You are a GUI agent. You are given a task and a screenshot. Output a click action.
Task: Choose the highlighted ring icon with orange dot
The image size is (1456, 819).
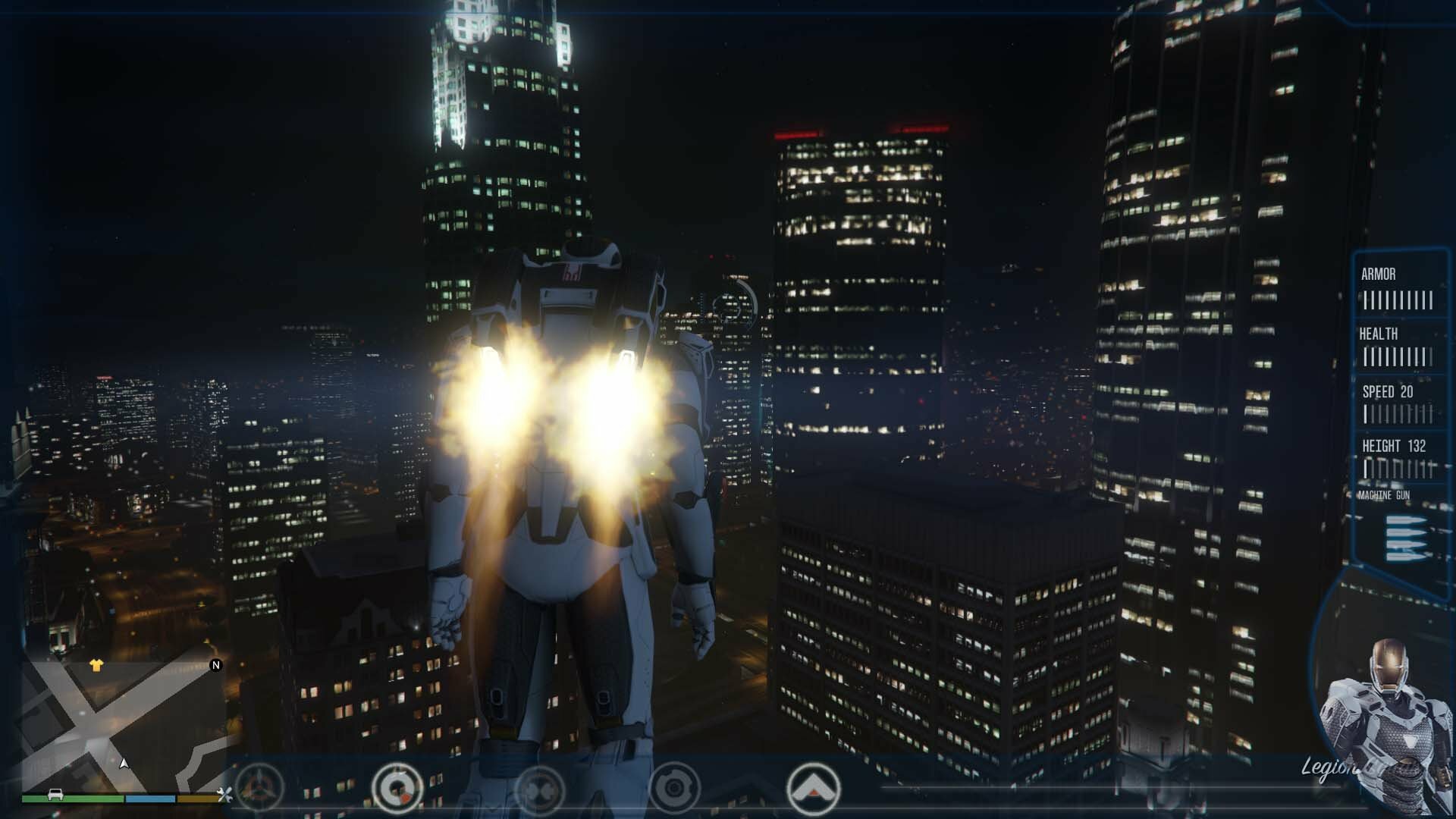coord(397,789)
